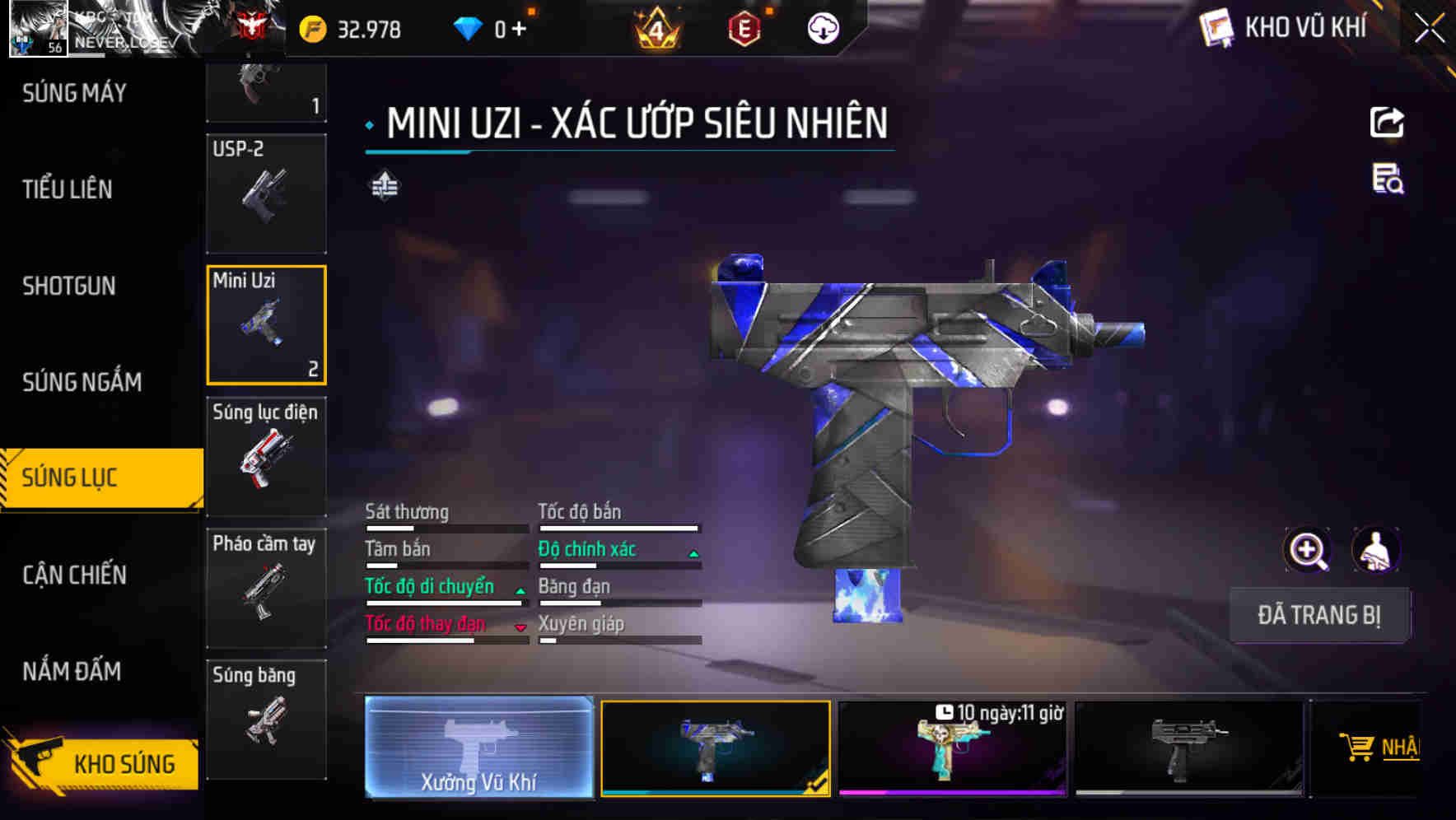Click the share icon beside the weapon name
Screen dimensions: 1456x820
click(x=1386, y=122)
